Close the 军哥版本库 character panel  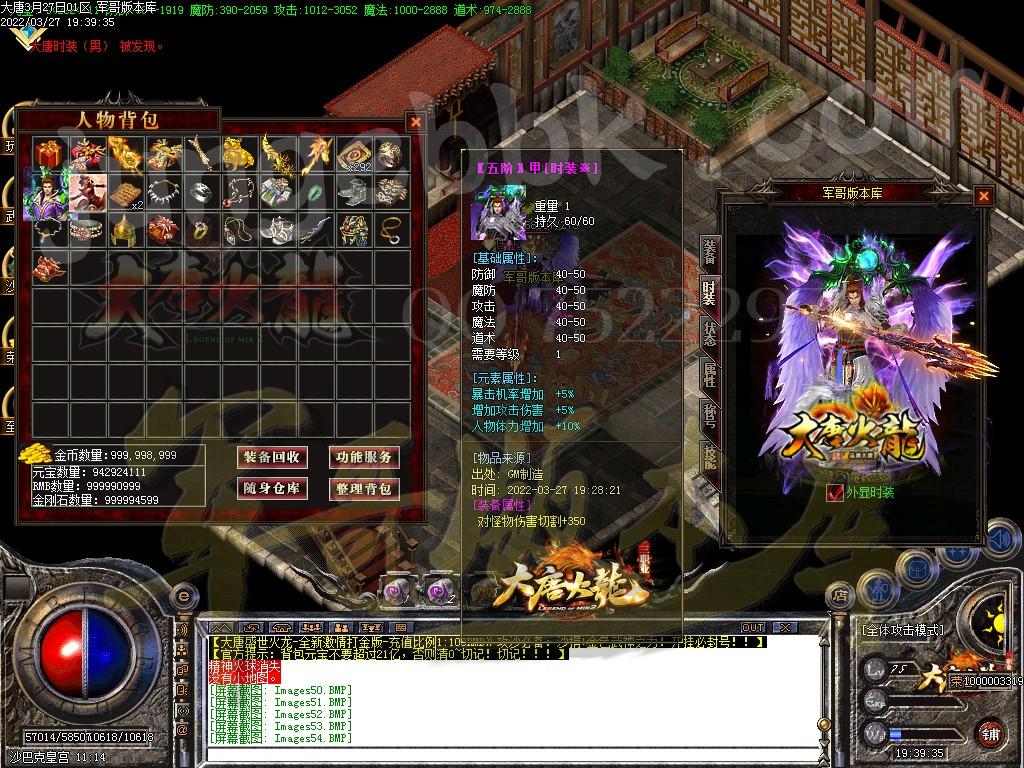click(984, 196)
